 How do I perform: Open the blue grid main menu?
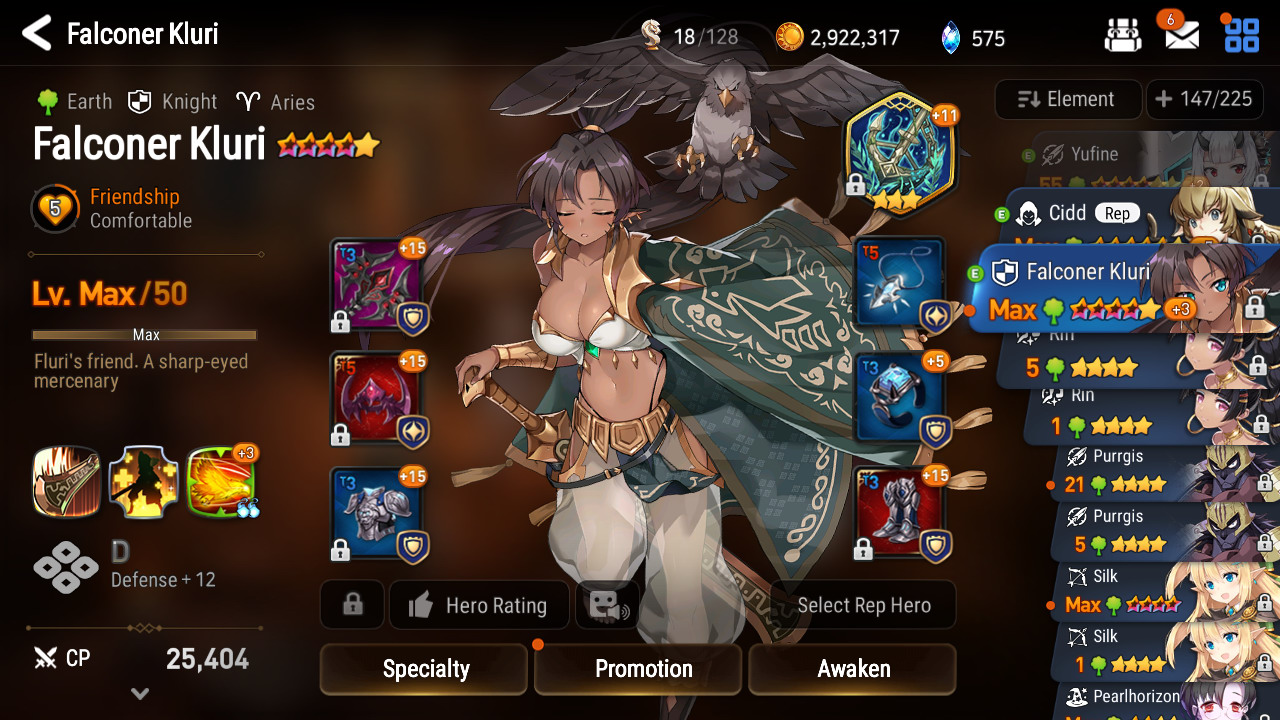point(1242,36)
